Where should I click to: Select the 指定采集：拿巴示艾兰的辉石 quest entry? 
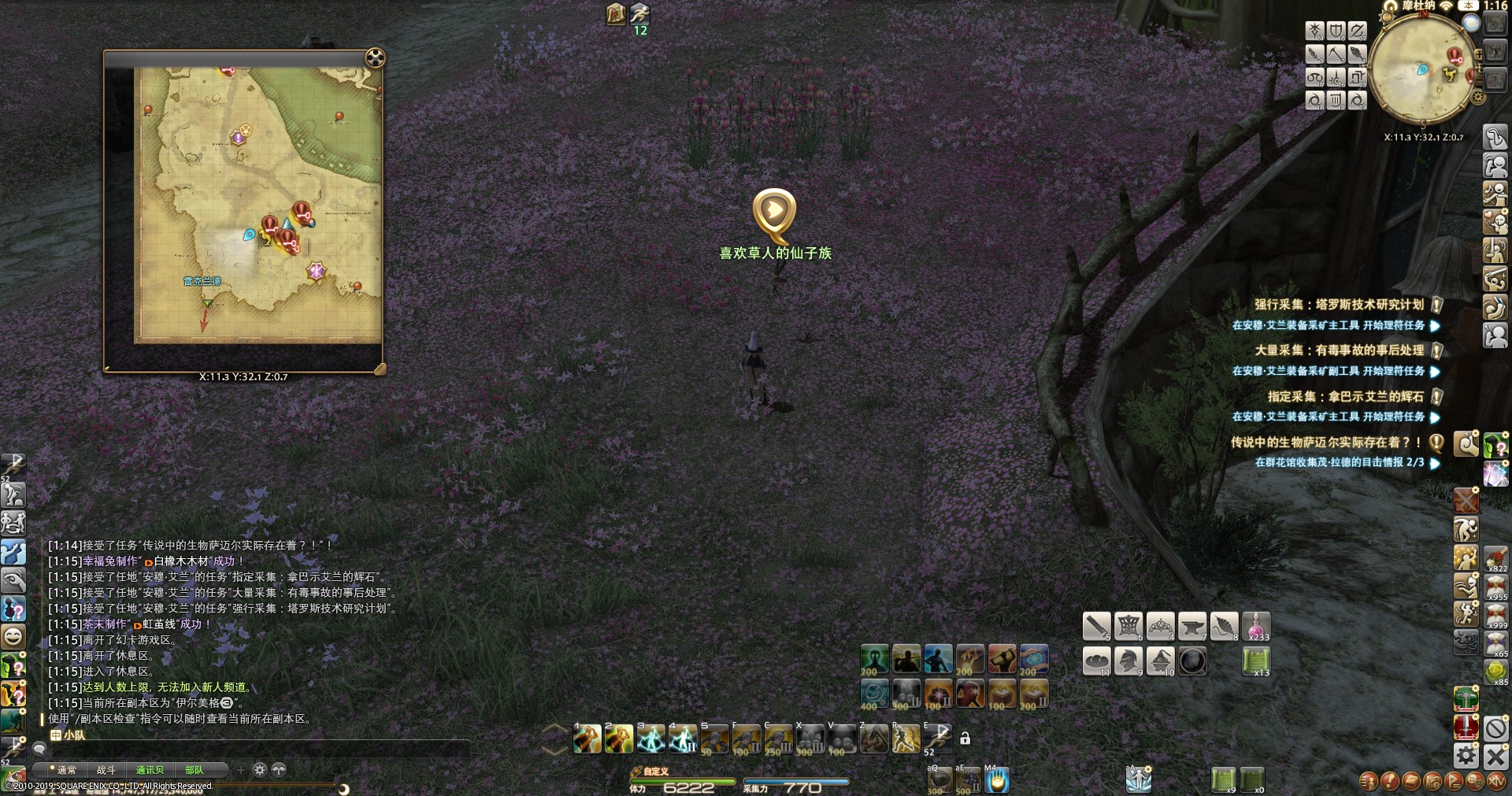click(x=1345, y=396)
